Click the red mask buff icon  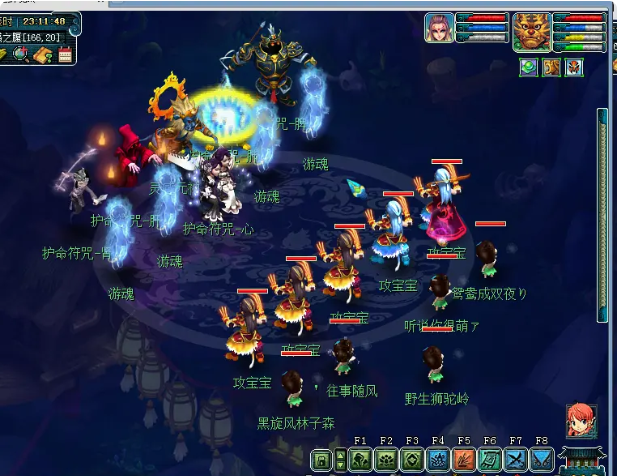pyautogui.click(x=574, y=67)
